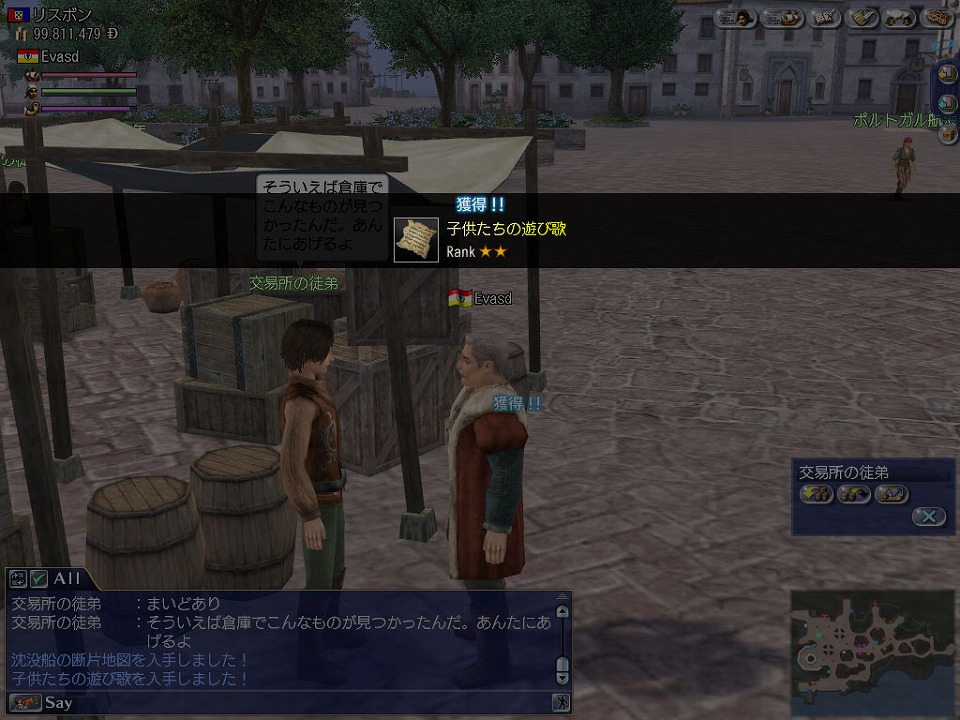This screenshot has height=720, width=960.
Task: Open the world map icon
Action: [937, 17]
